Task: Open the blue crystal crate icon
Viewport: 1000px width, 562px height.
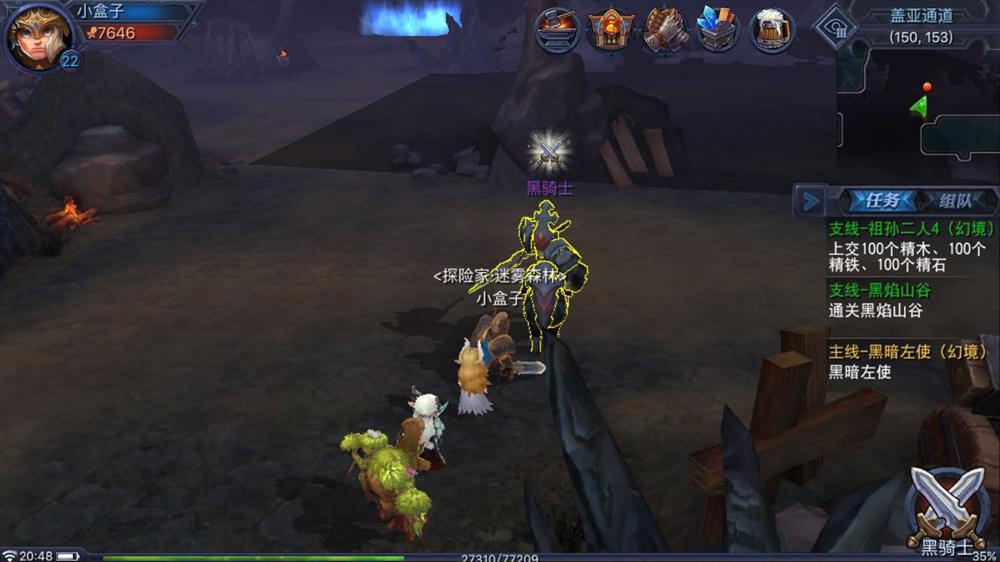Action: coord(717,29)
